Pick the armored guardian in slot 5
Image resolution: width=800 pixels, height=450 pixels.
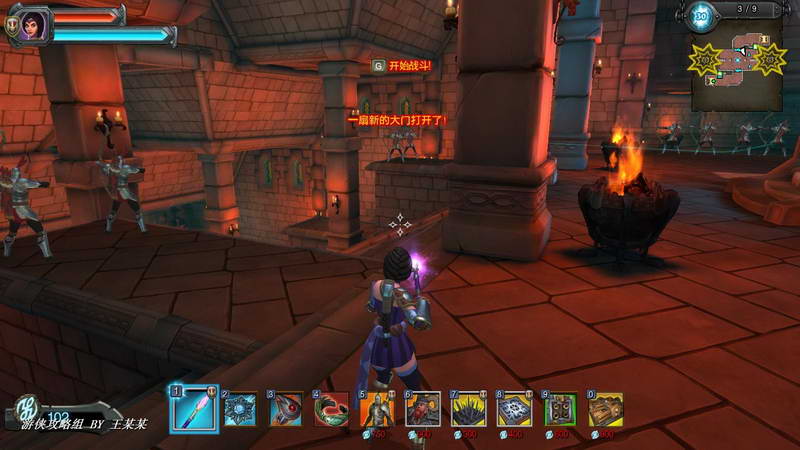pos(377,409)
